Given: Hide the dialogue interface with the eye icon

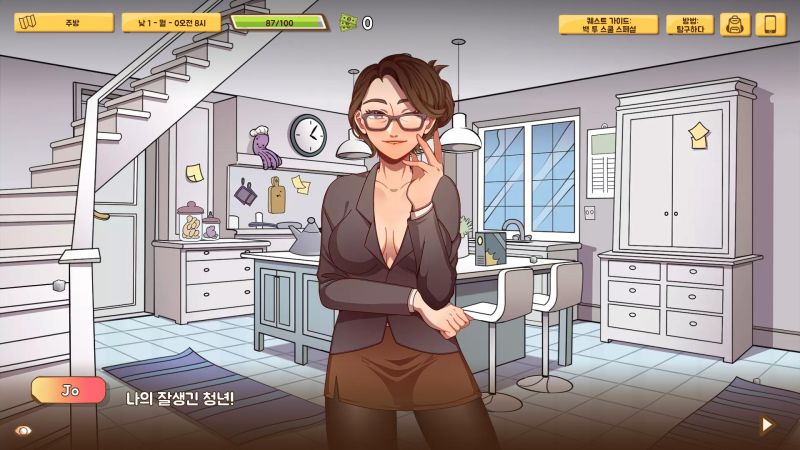Looking at the screenshot, I should [x=23, y=429].
